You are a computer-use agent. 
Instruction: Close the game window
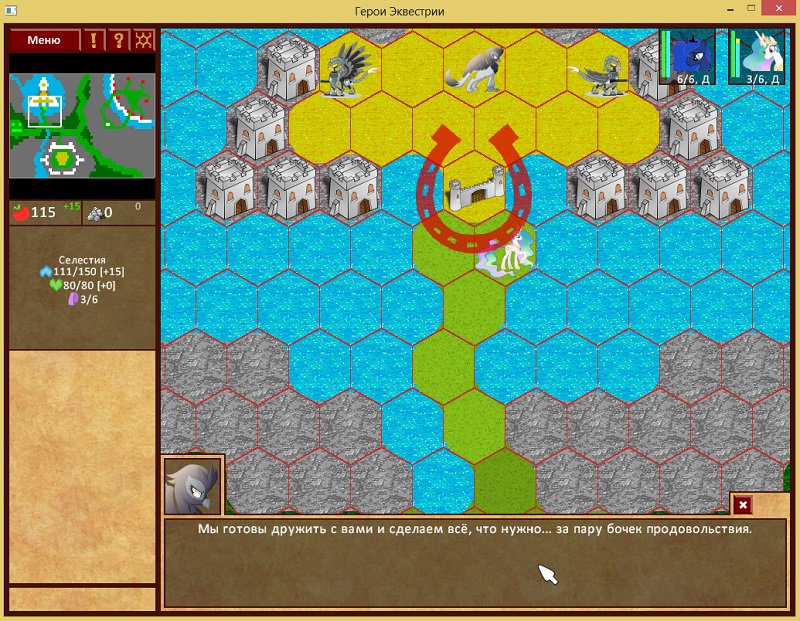click(x=775, y=10)
